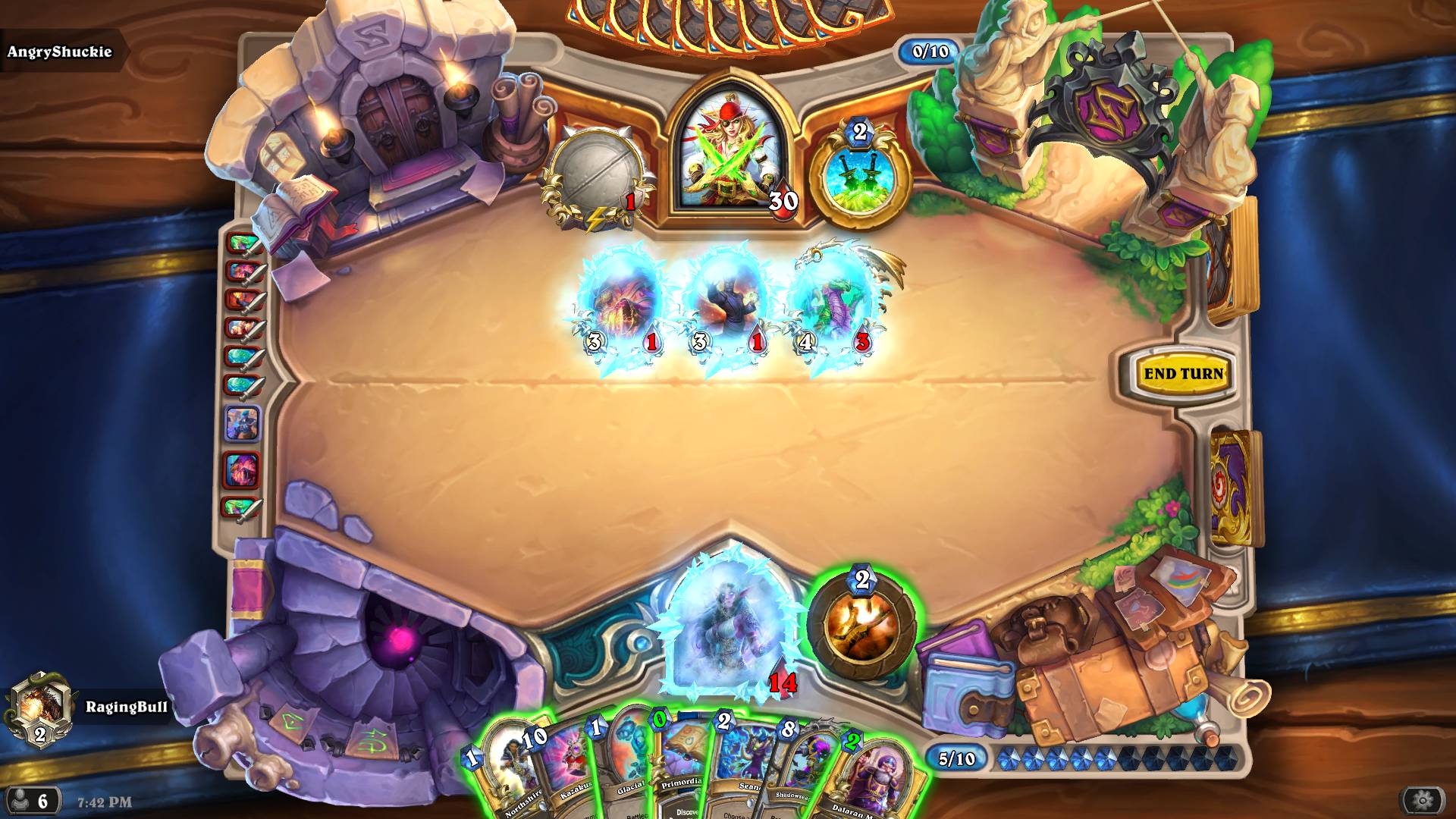Inspect the opponent's card hand
Viewport: 1456px width, 819px height.
728,23
